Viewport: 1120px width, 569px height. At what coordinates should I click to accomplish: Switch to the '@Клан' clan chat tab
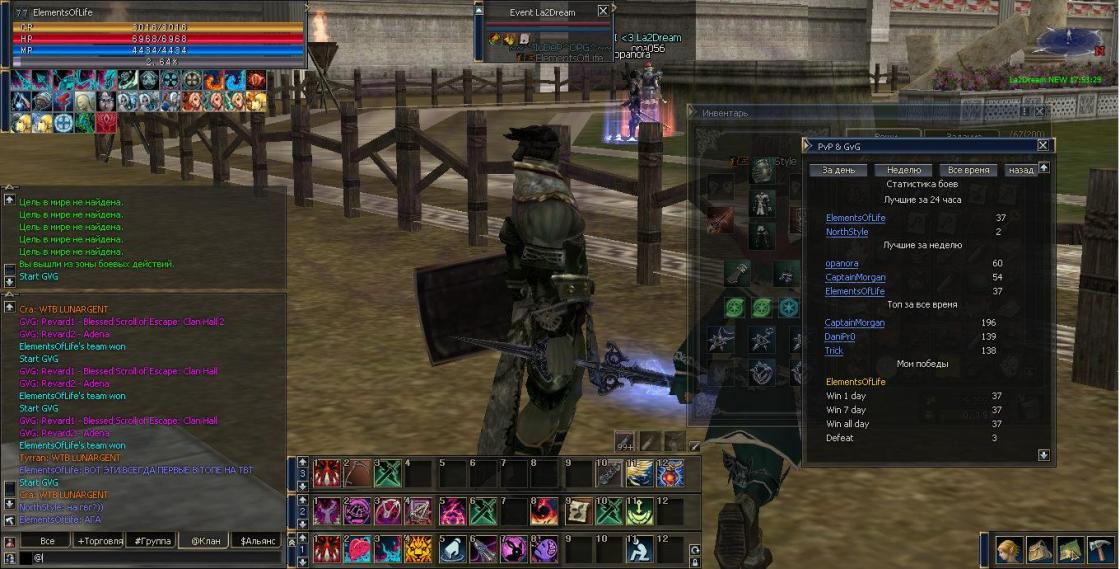(205, 541)
